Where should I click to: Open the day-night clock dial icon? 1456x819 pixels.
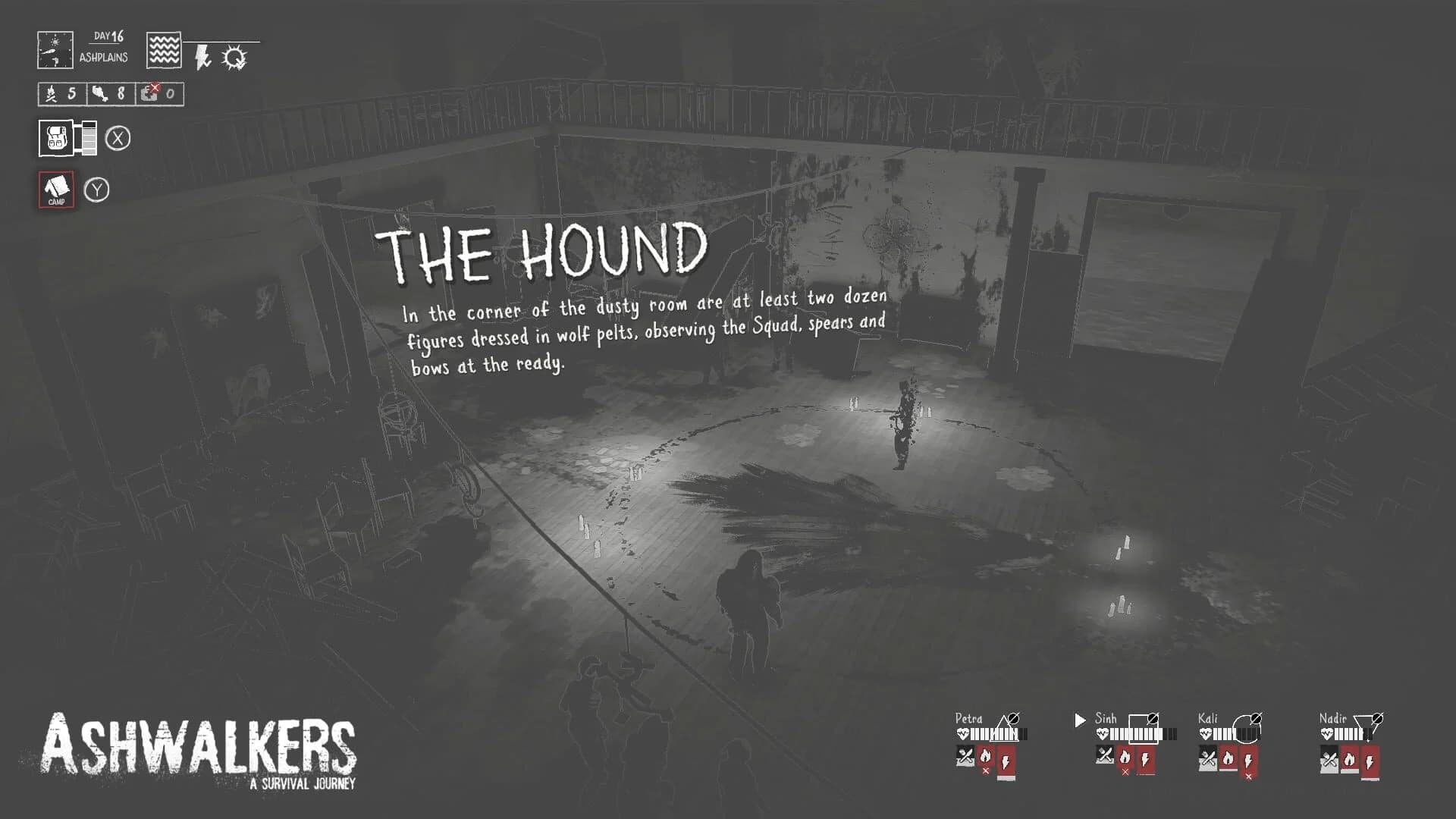(x=55, y=50)
